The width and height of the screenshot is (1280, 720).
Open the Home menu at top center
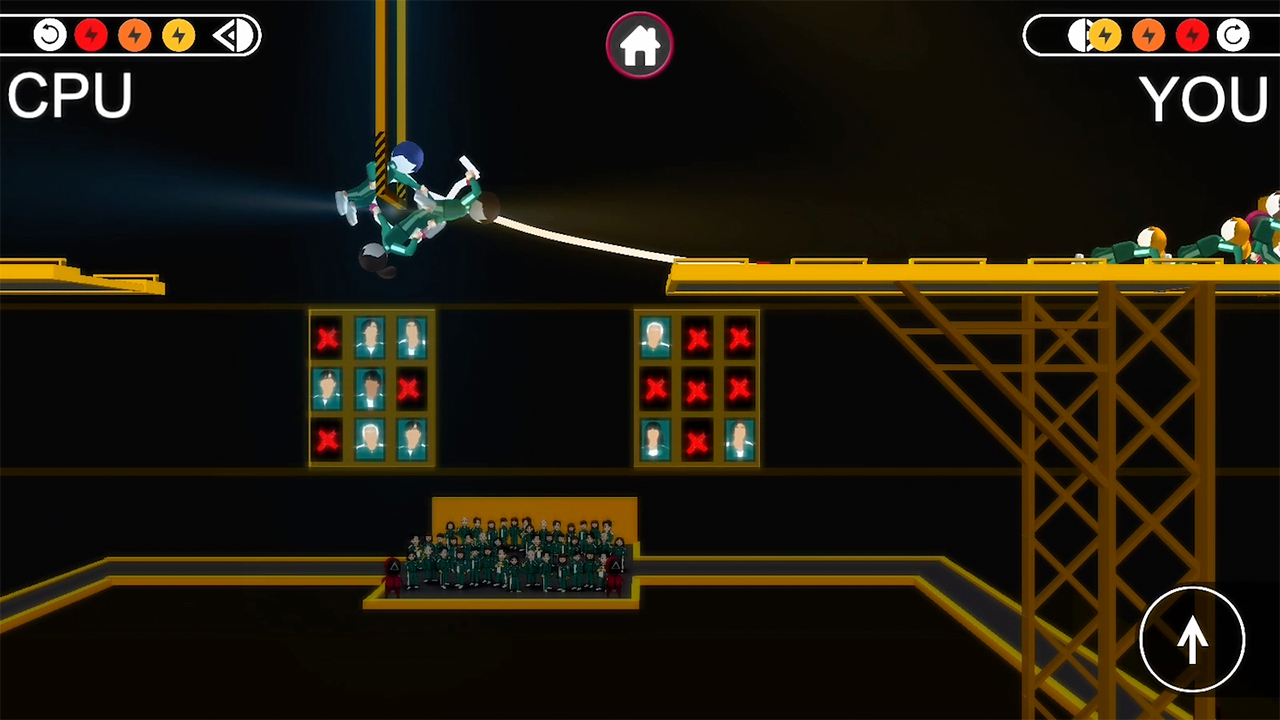[x=639, y=44]
